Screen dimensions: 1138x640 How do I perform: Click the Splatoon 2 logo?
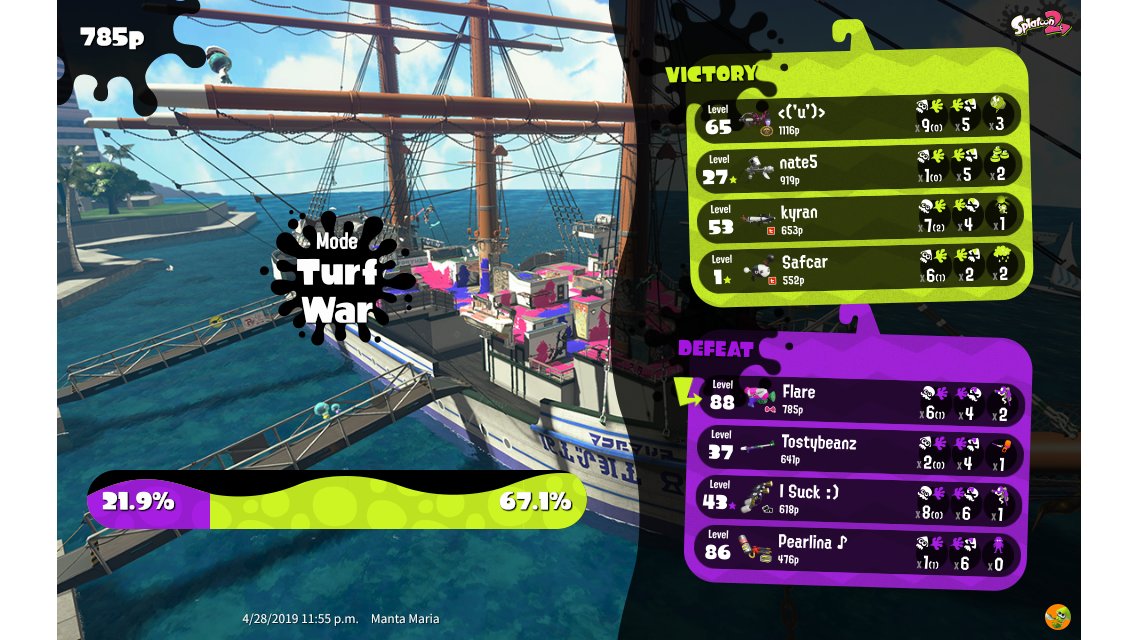1042,24
